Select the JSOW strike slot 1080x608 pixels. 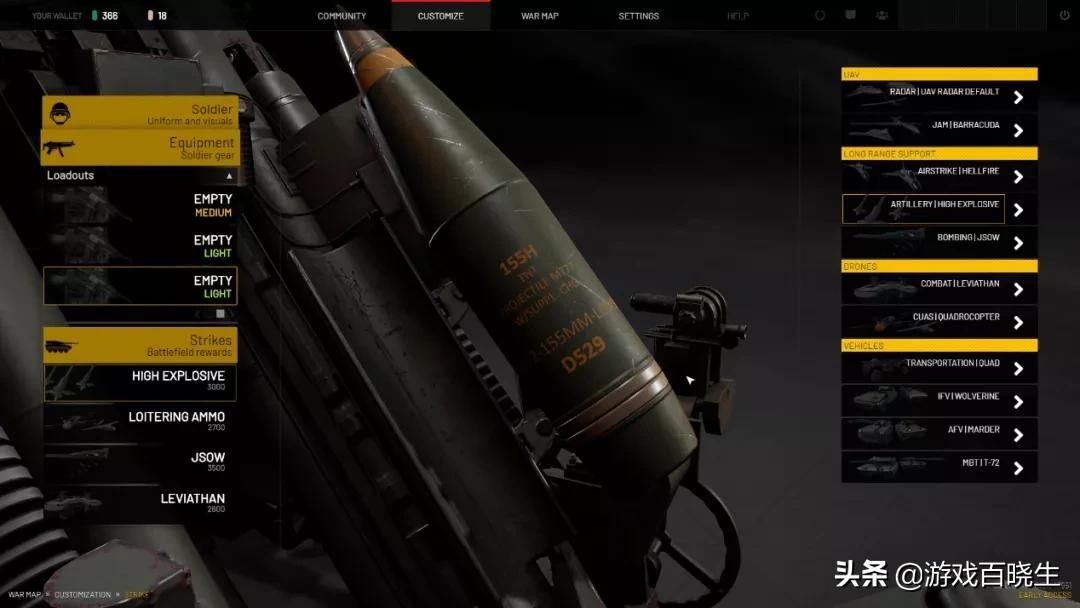tap(140, 462)
